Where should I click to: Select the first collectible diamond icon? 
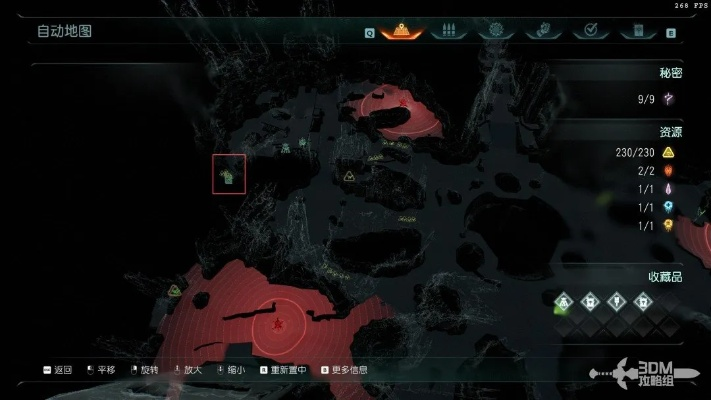(x=564, y=299)
